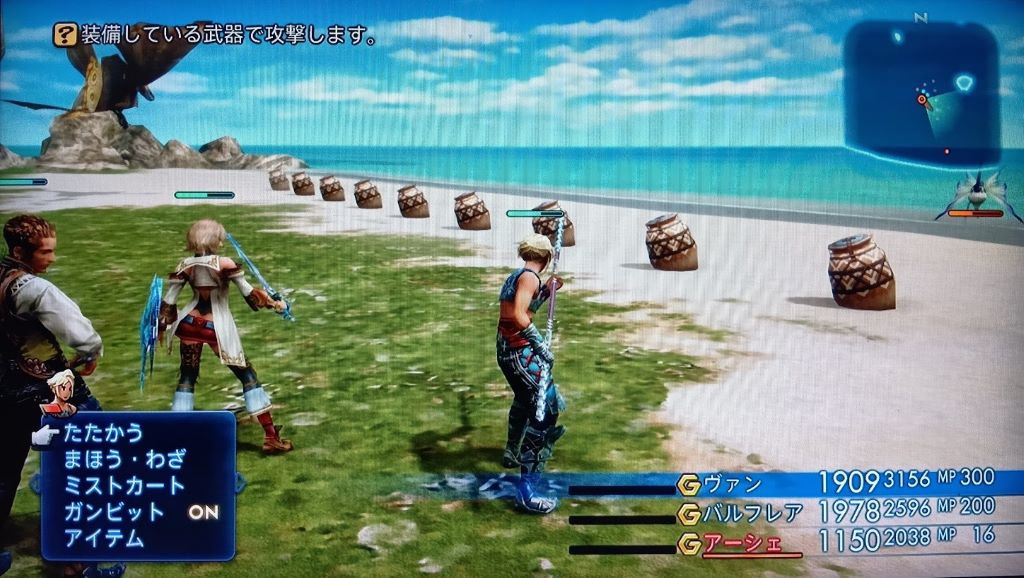Toggle the ガンビット gambit setting
This screenshot has height=578, width=1024.
click(x=113, y=512)
